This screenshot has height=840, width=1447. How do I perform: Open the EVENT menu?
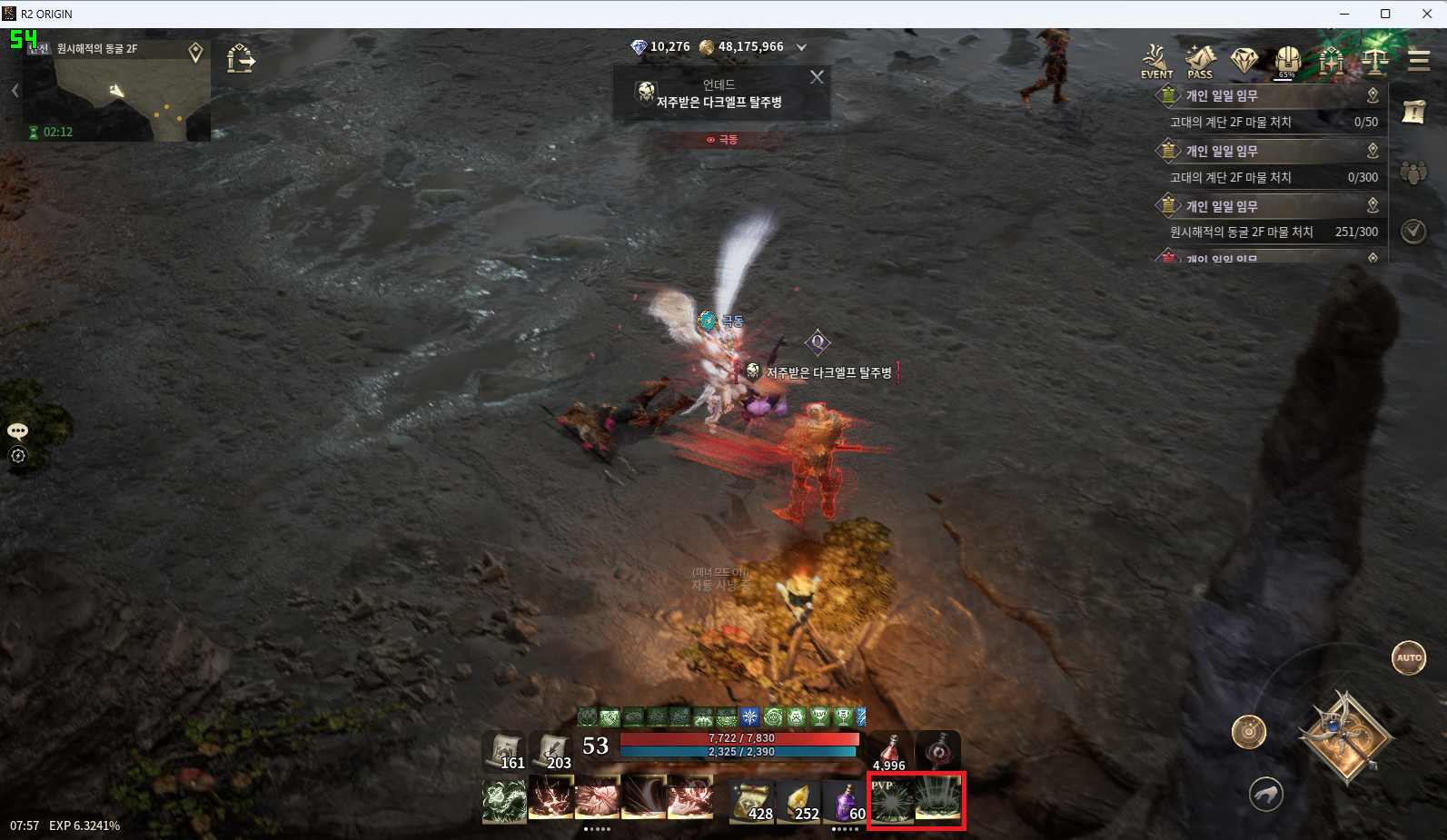1156,62
